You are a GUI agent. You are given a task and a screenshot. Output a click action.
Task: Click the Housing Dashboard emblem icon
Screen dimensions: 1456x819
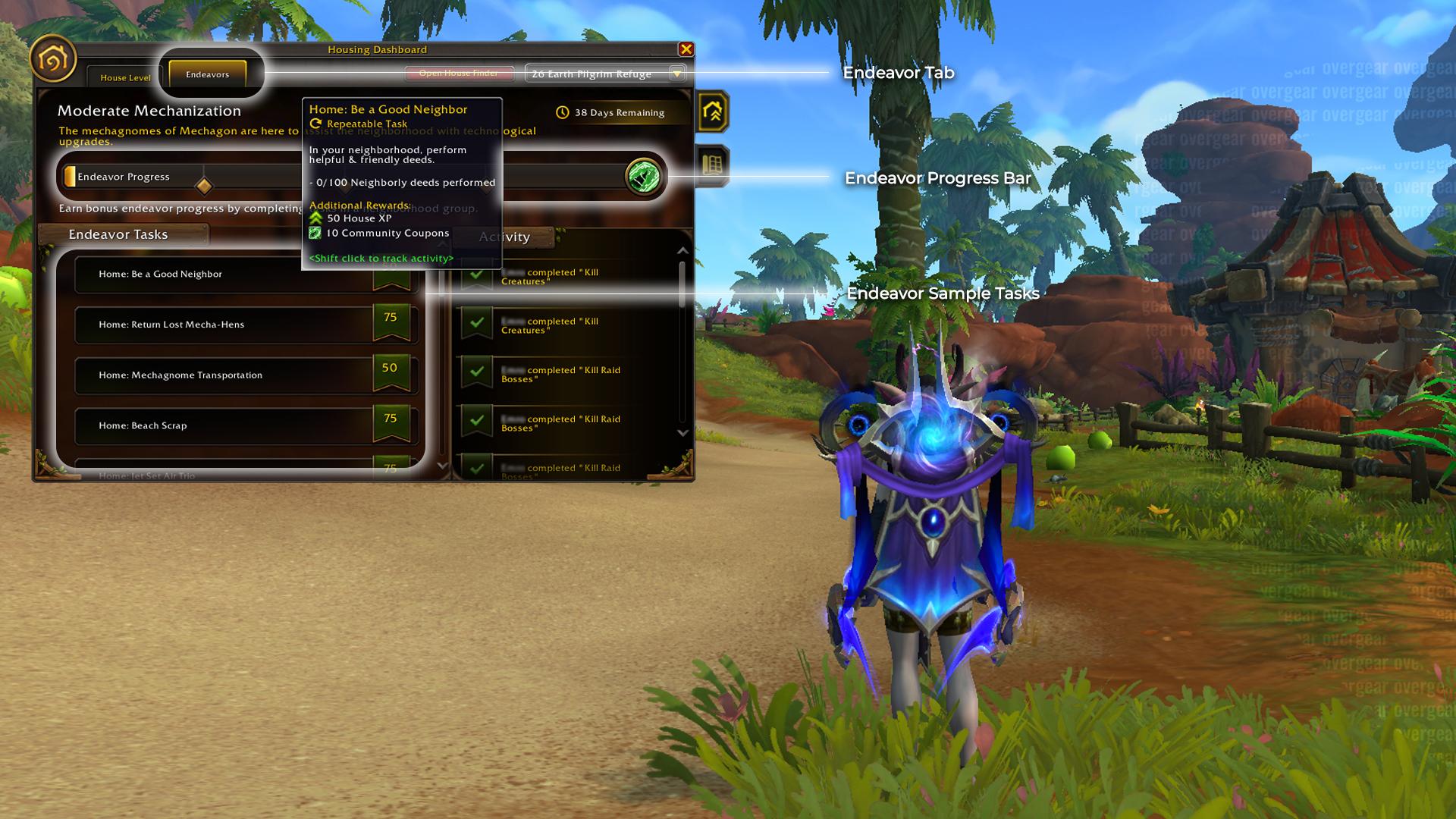point(53,58)
